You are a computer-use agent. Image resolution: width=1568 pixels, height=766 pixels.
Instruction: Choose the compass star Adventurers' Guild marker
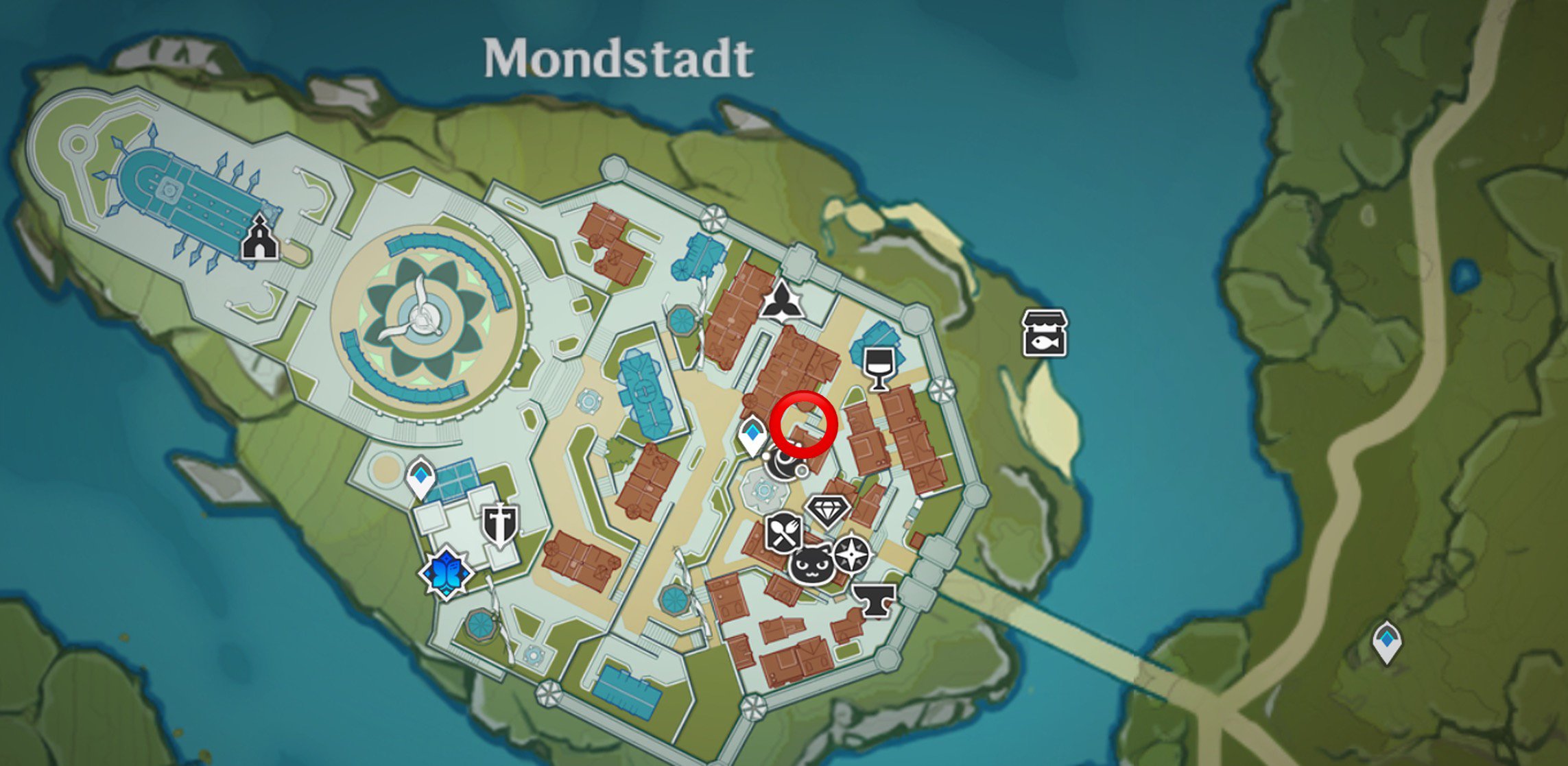[851, 553]
